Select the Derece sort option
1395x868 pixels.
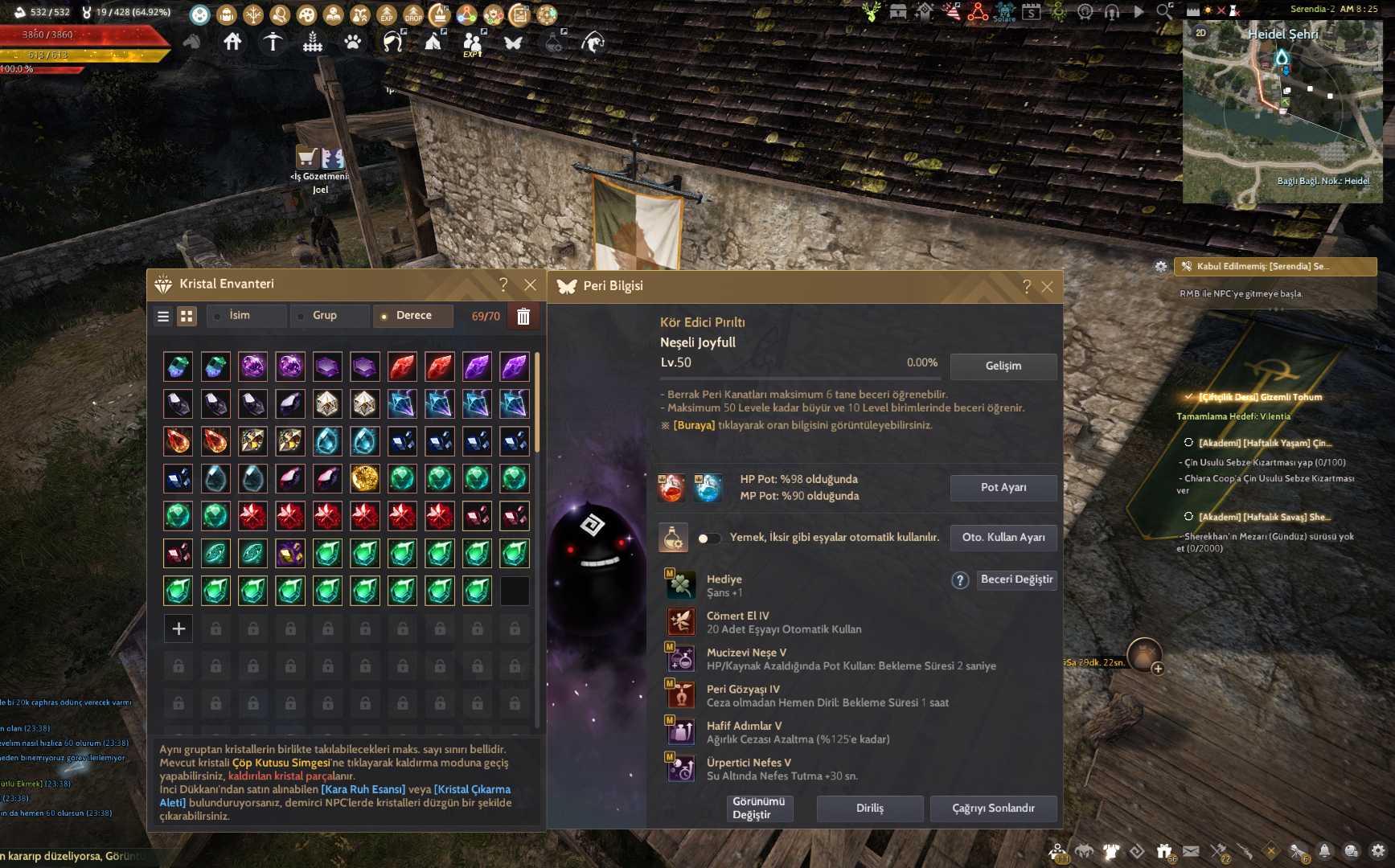[413, 316]
